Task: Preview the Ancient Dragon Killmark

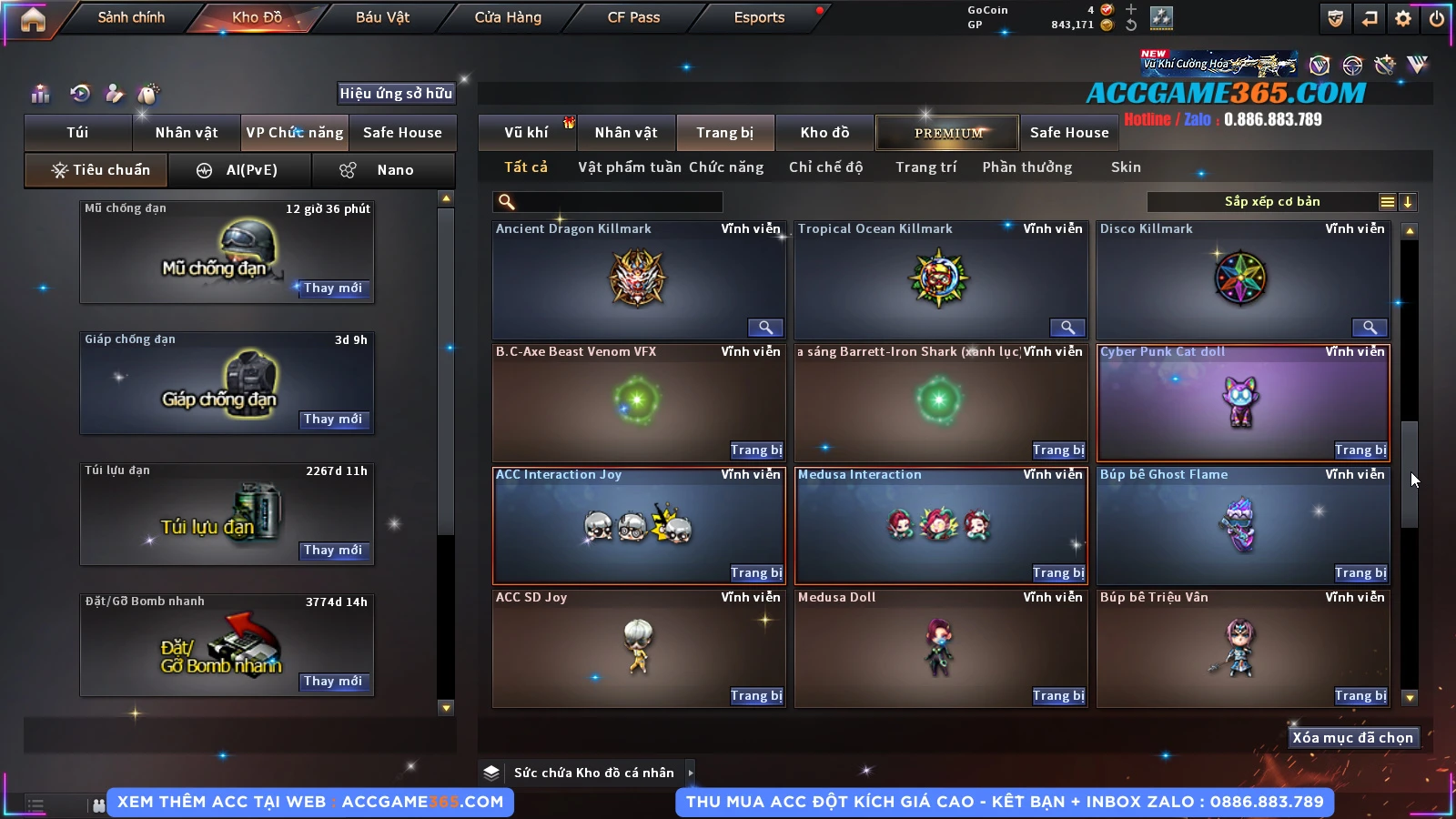Action: [x=765, y=328]
